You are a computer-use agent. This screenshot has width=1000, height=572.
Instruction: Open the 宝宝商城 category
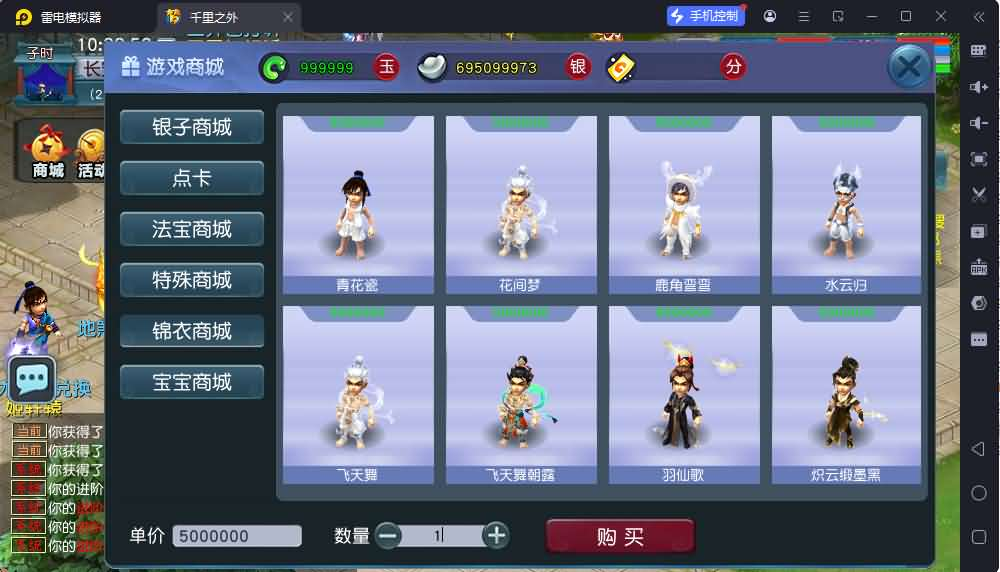192,382
